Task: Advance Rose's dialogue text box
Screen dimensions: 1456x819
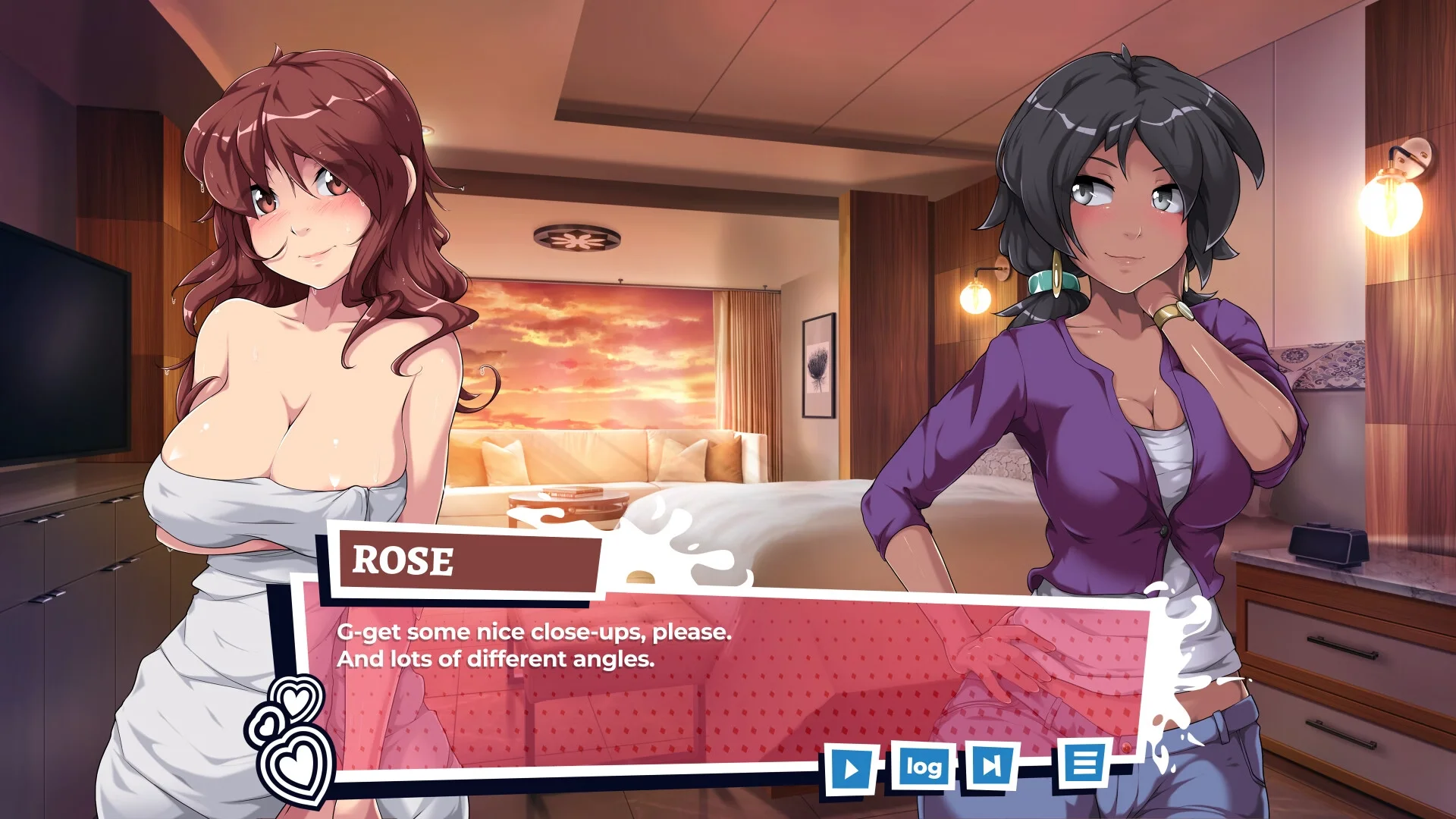Action: (x=682, y=682)
